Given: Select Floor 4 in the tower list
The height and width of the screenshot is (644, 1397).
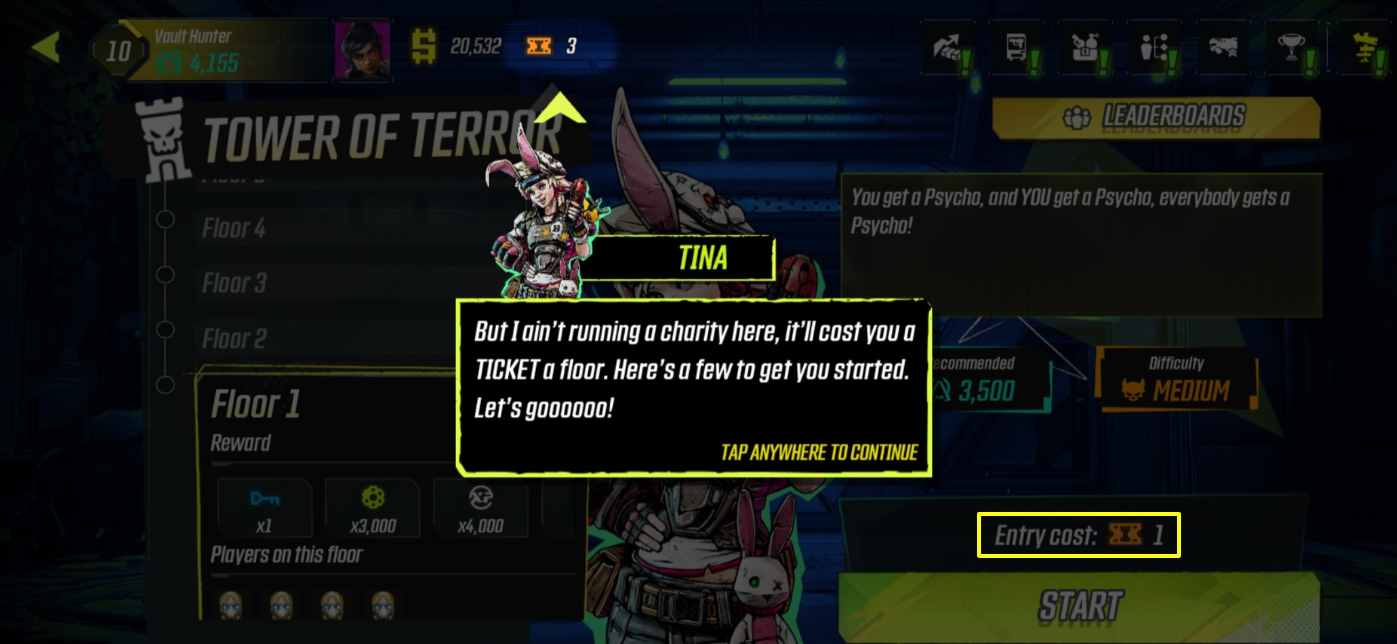Looking at the screenshot, I should click(234, 229).
